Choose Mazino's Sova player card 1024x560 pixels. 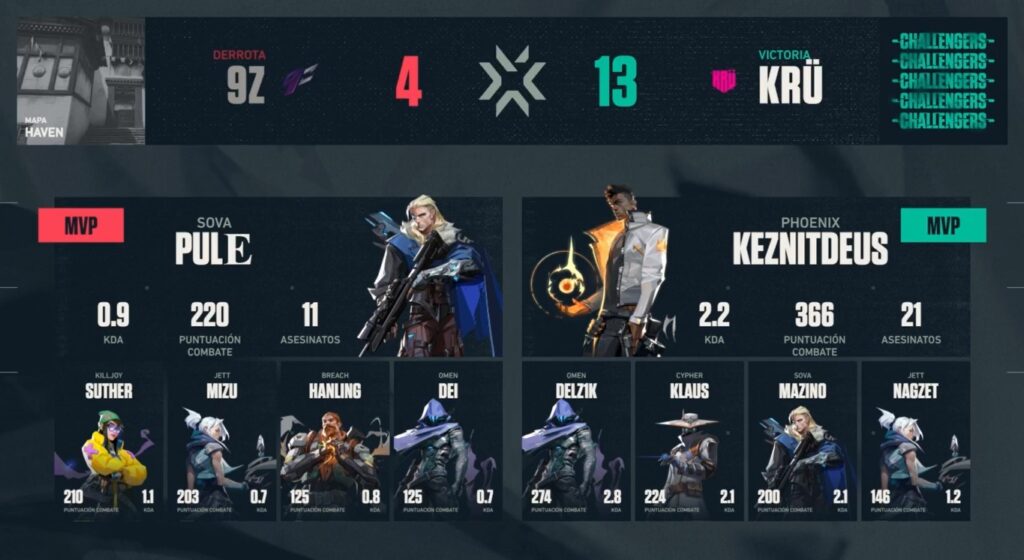point(802,441)
